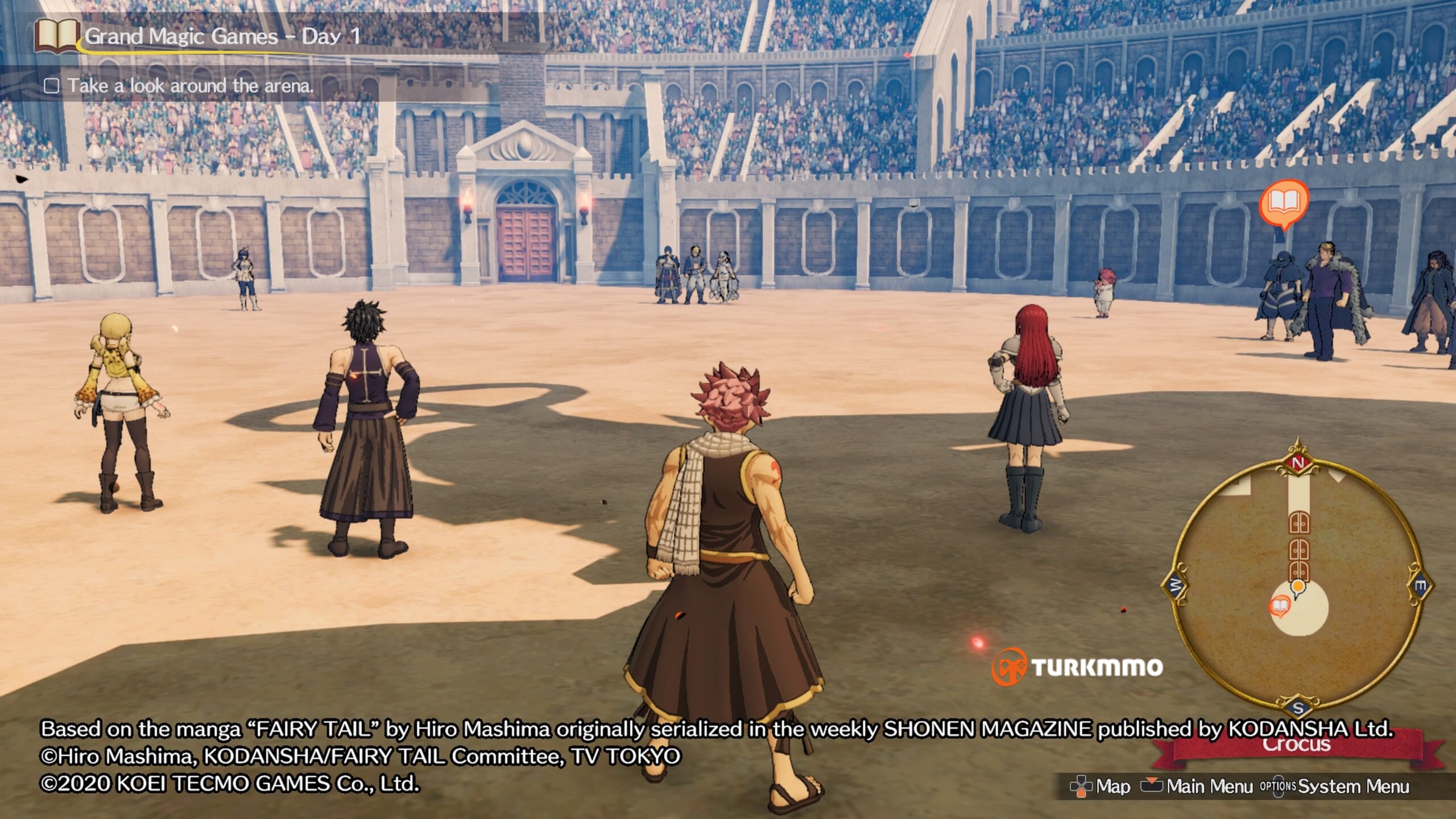Image resolution: width=1456 pixels, height=819 pixels.
Task: Select the 'Take a look around the arena' objective
Action: (x=190, y=86)
